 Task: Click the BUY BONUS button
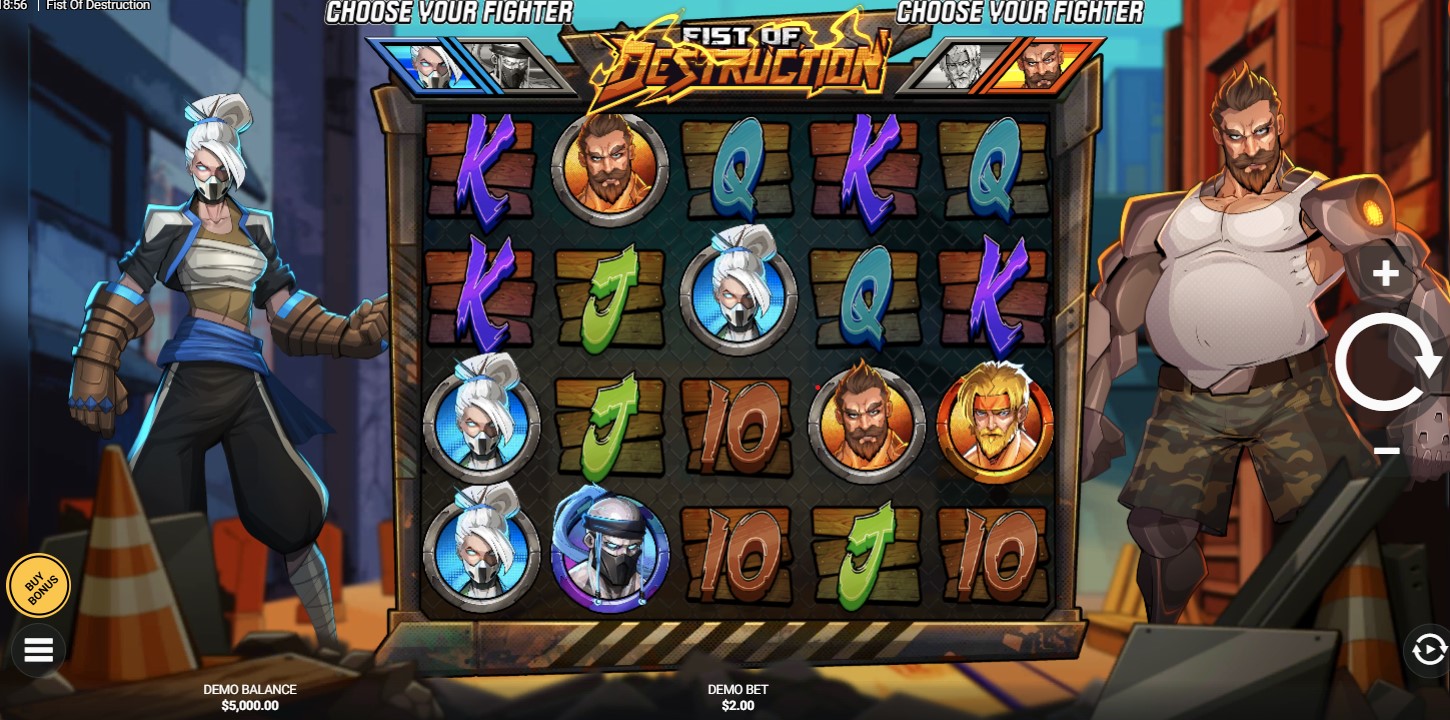point(38,586)
